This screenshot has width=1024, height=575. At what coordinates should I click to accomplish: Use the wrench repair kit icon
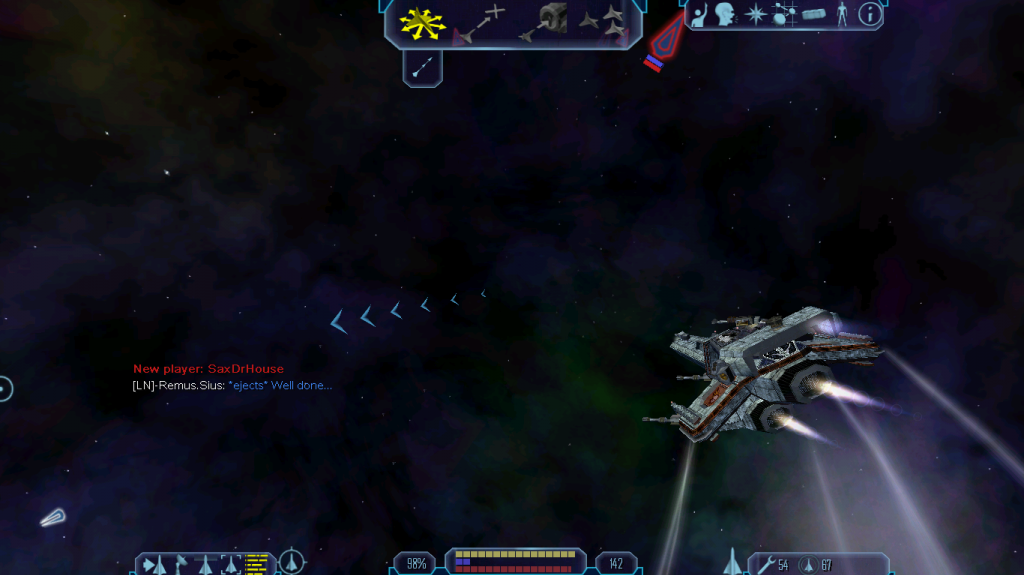click(x=765, y=566)
